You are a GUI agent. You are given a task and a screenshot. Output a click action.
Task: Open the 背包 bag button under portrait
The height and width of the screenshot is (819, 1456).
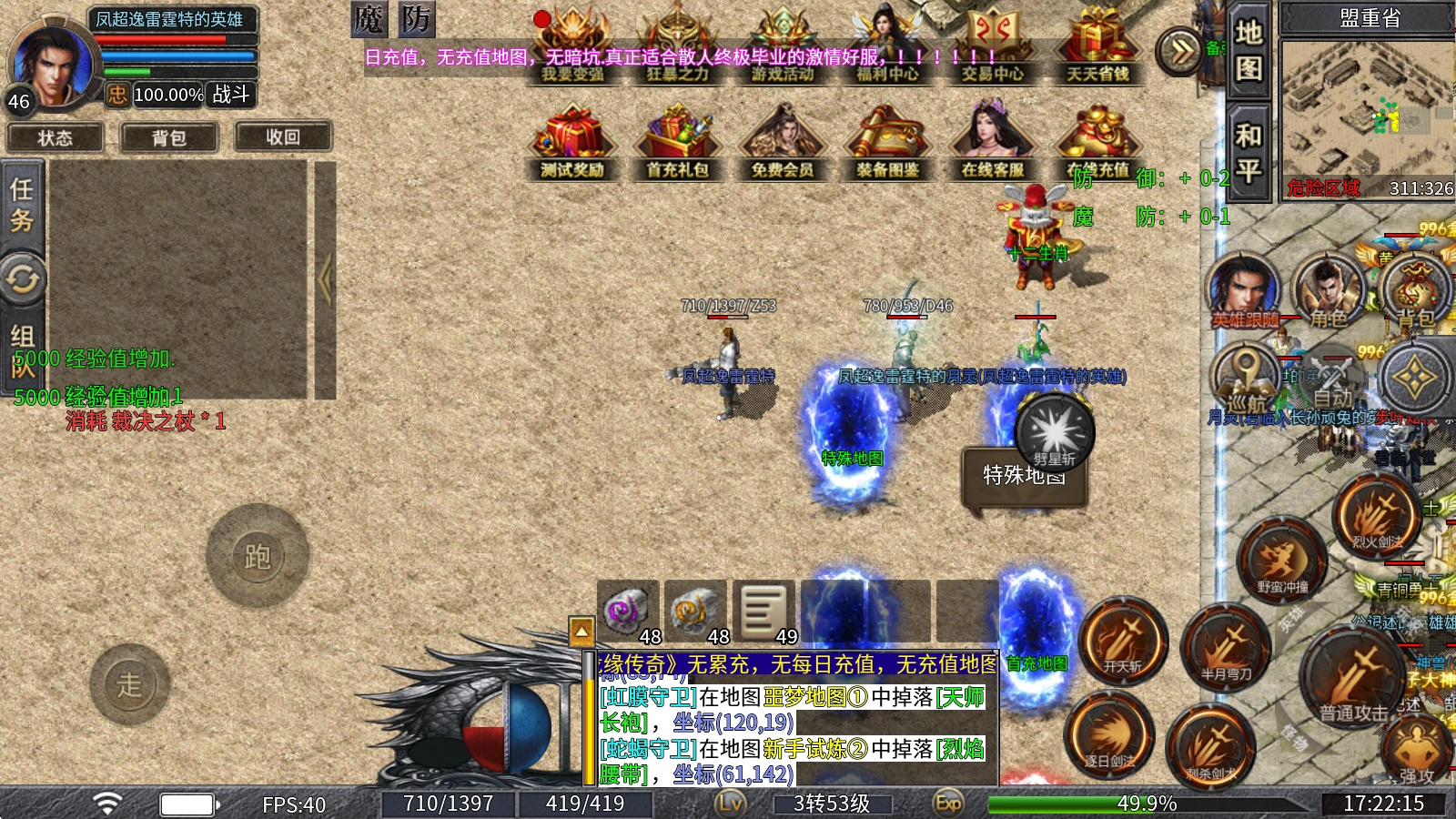[168, 137]
